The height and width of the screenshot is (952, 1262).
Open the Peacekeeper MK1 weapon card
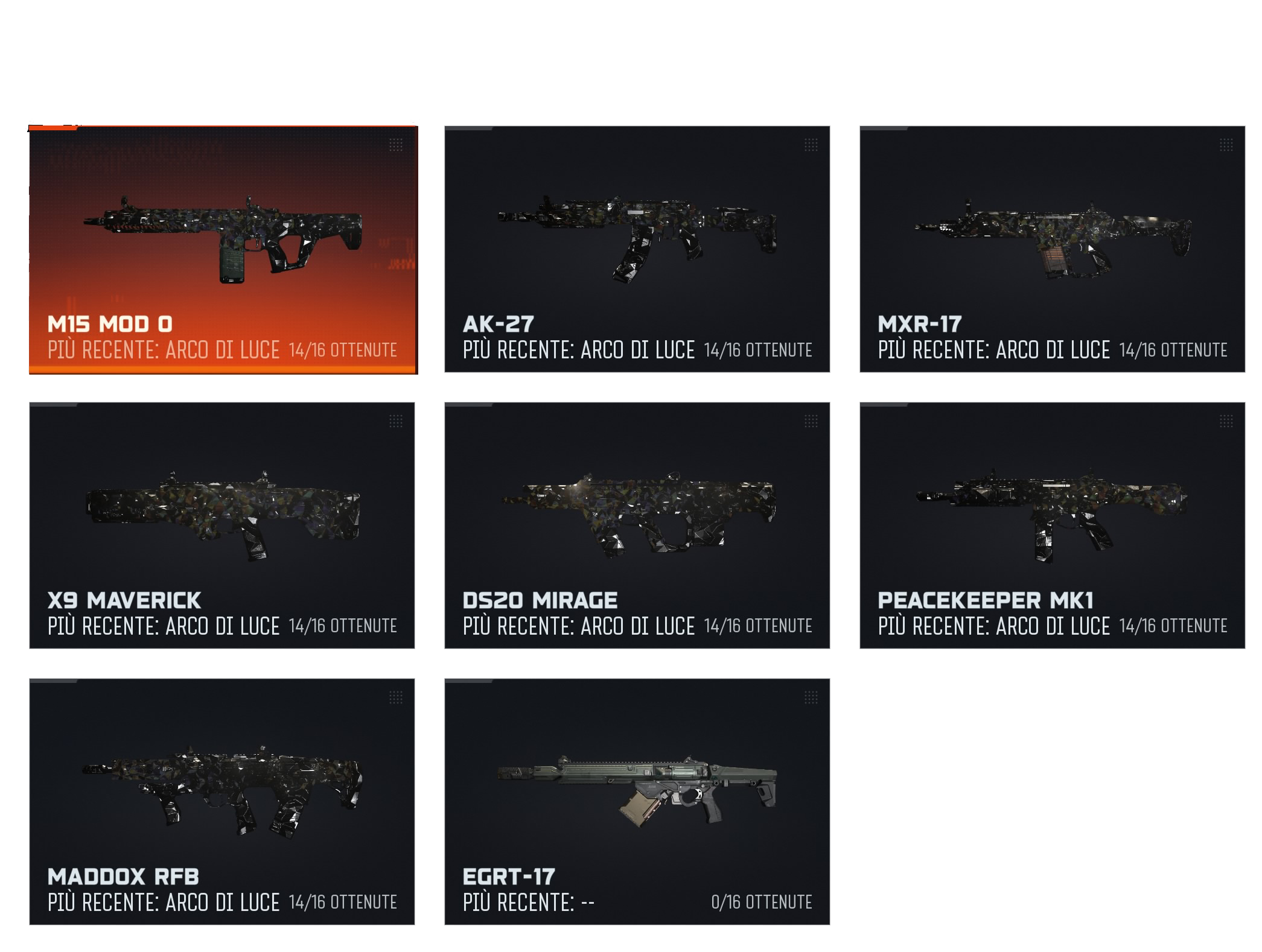(1052, 525)
